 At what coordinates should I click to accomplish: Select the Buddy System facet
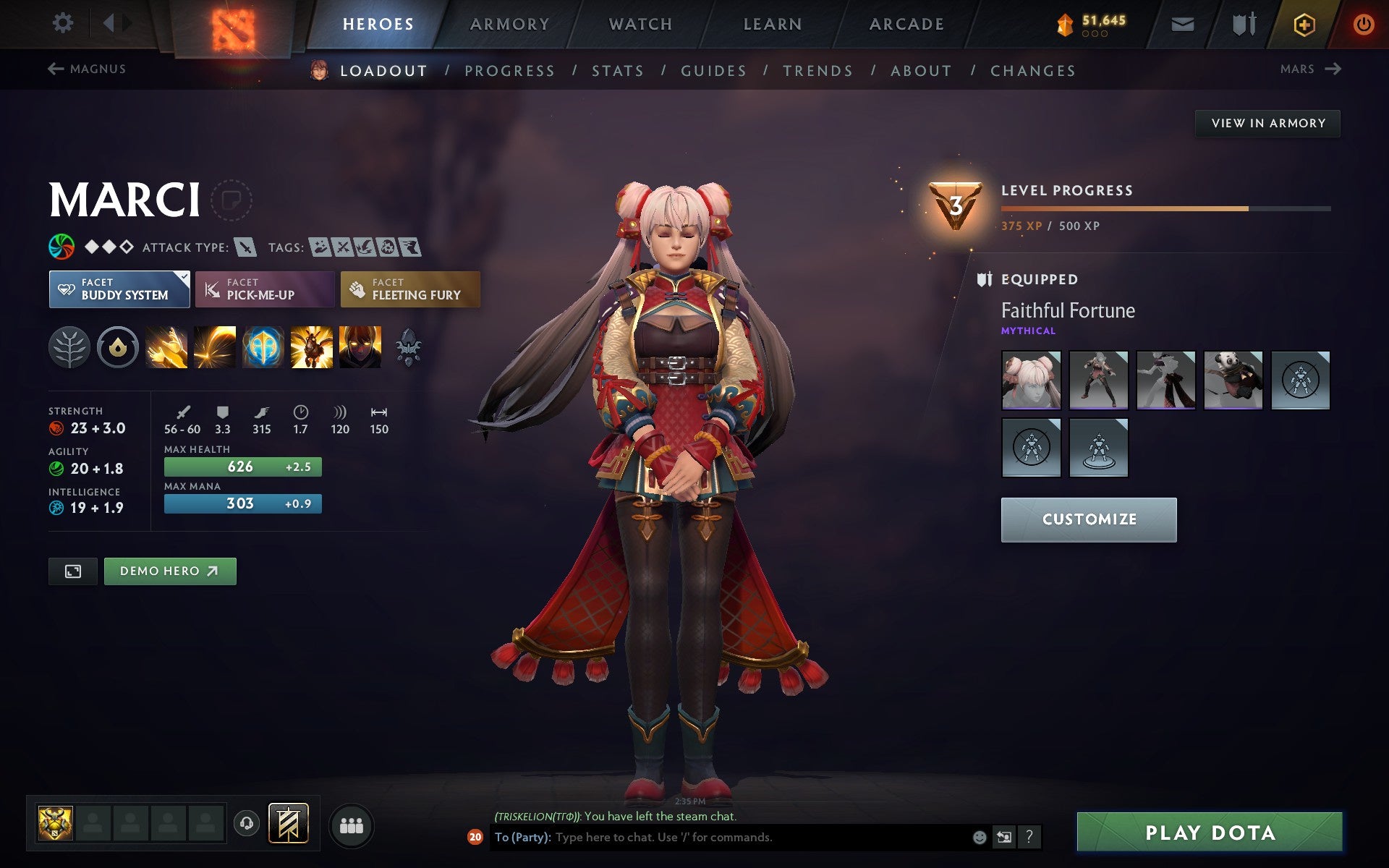pos(119,289)
